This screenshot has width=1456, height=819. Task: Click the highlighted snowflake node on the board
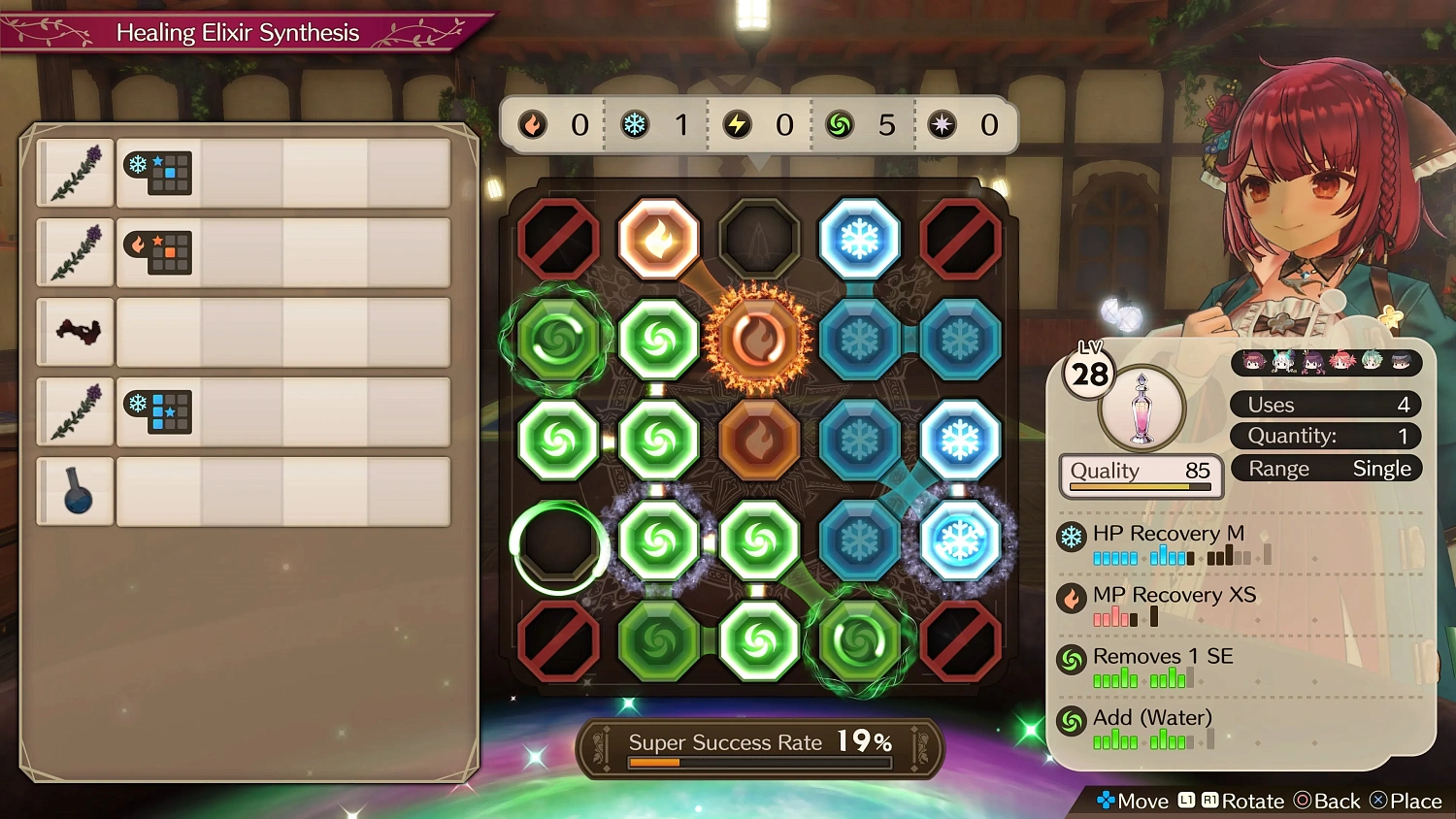coord(959,541)
